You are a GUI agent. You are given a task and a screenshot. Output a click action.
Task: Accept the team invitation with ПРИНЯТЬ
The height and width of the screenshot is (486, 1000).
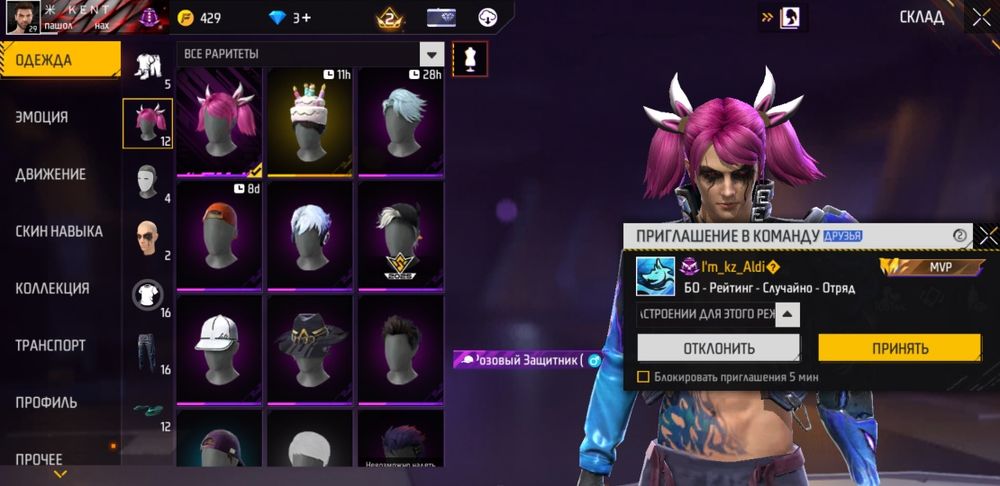[899, 348]
